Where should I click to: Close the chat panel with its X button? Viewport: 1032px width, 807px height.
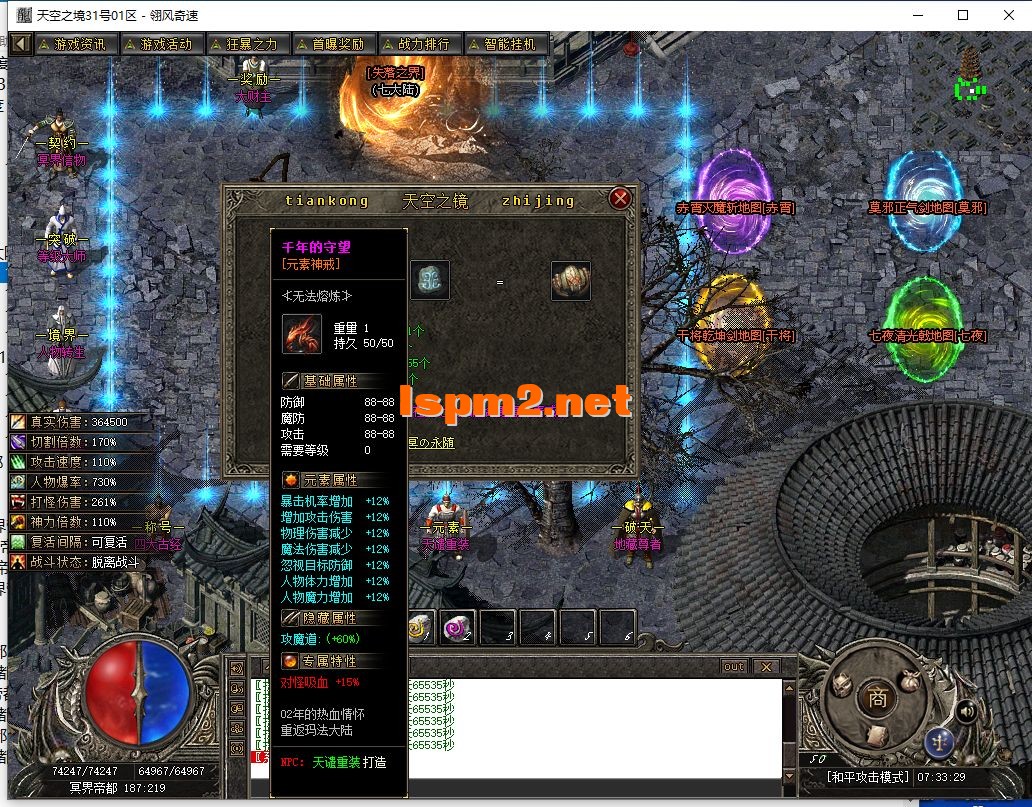[766, 667]
